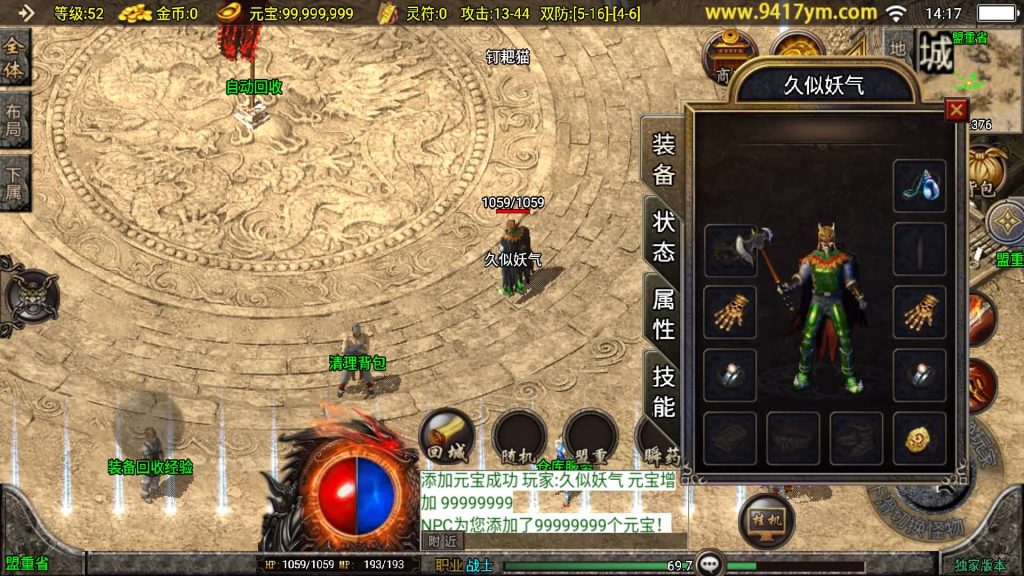Click the 全体 left-side tab
The image size is (1024, 576).
[x=15, y=59]
